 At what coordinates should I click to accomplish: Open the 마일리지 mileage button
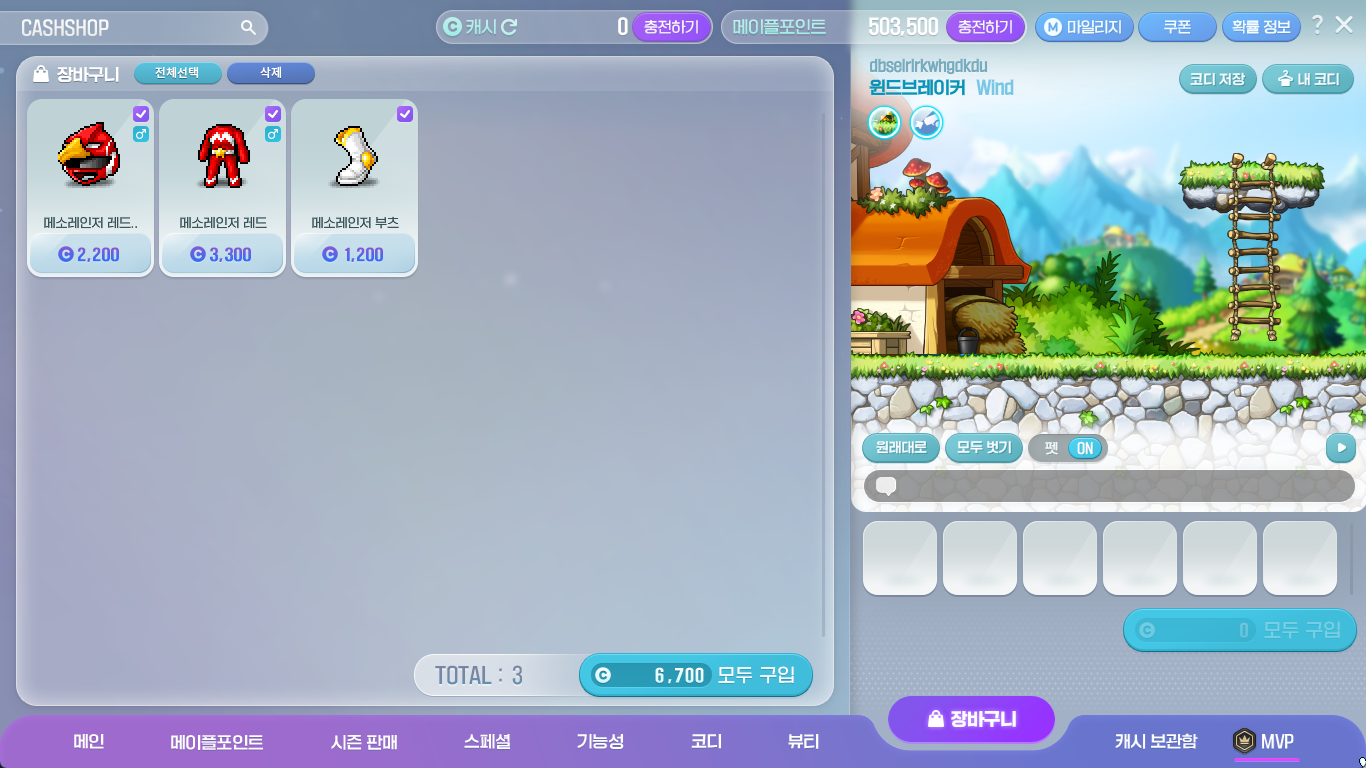[x=1084, y=27]
